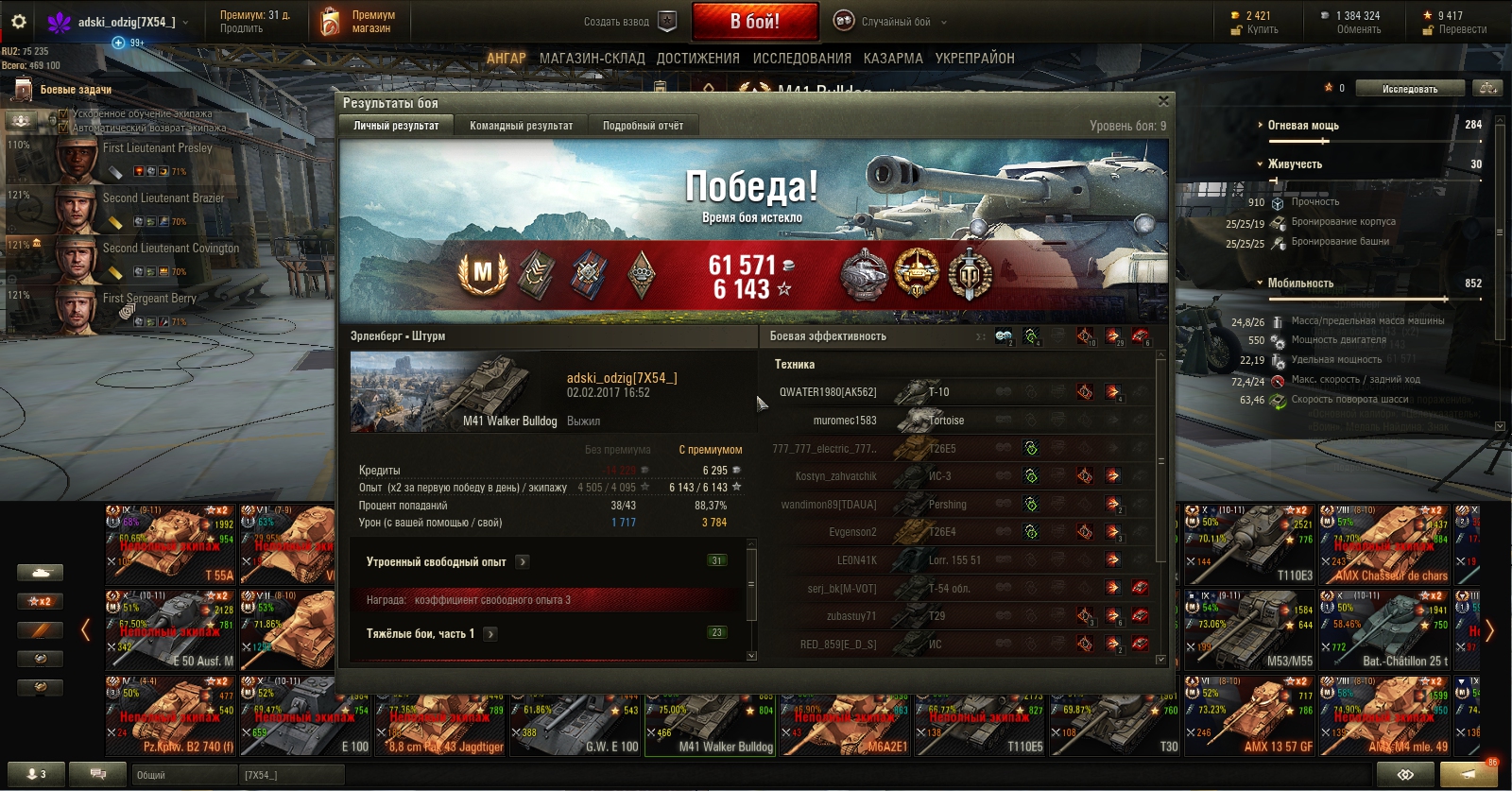Open the settings gear icon
This screenshot has width=1512, height=791.
point(19,22)
